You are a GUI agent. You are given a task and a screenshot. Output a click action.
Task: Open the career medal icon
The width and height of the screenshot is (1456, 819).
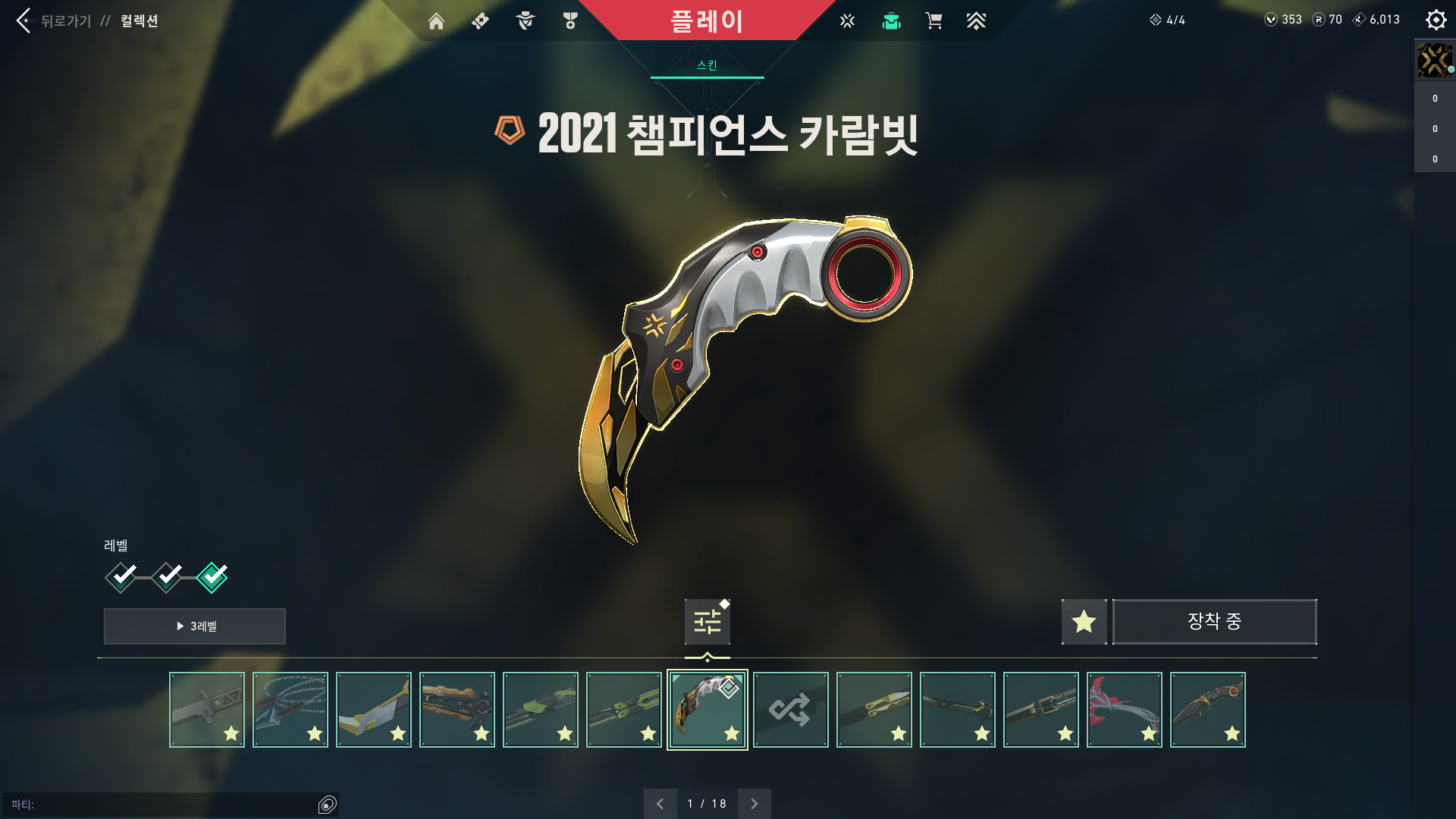pos(570,20)
